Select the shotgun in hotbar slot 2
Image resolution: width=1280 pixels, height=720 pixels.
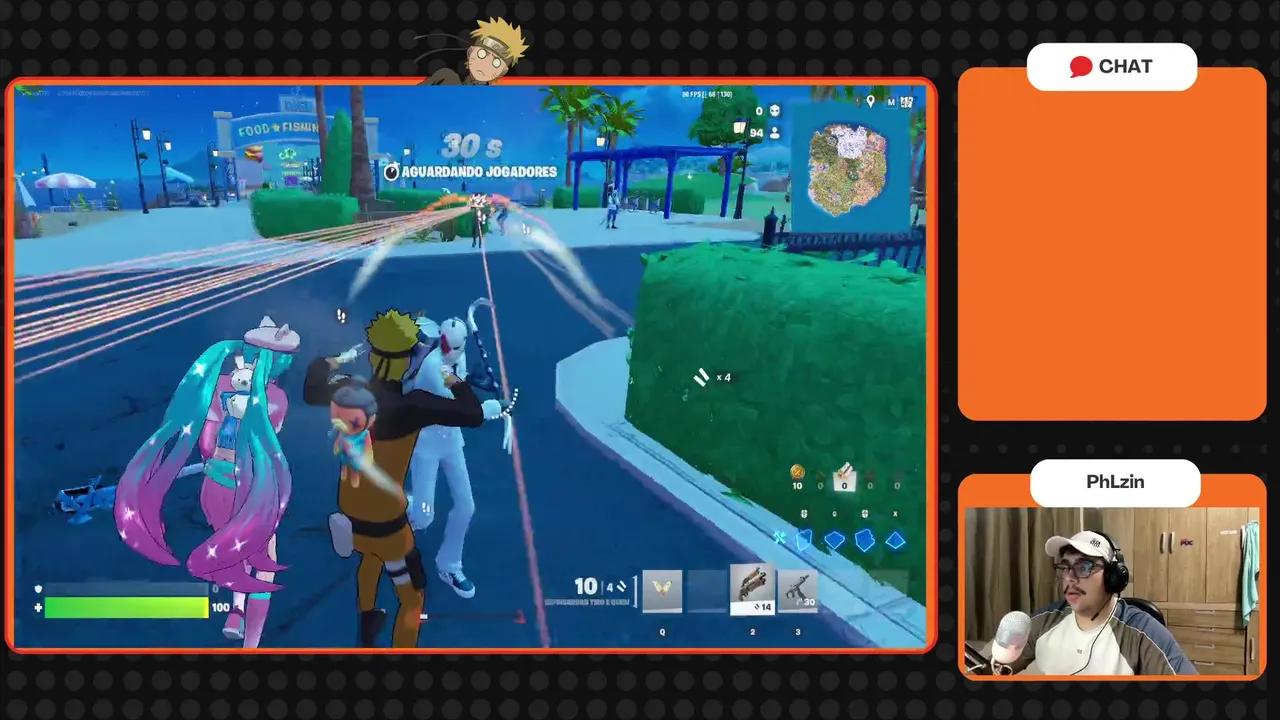tap(752, 587)
